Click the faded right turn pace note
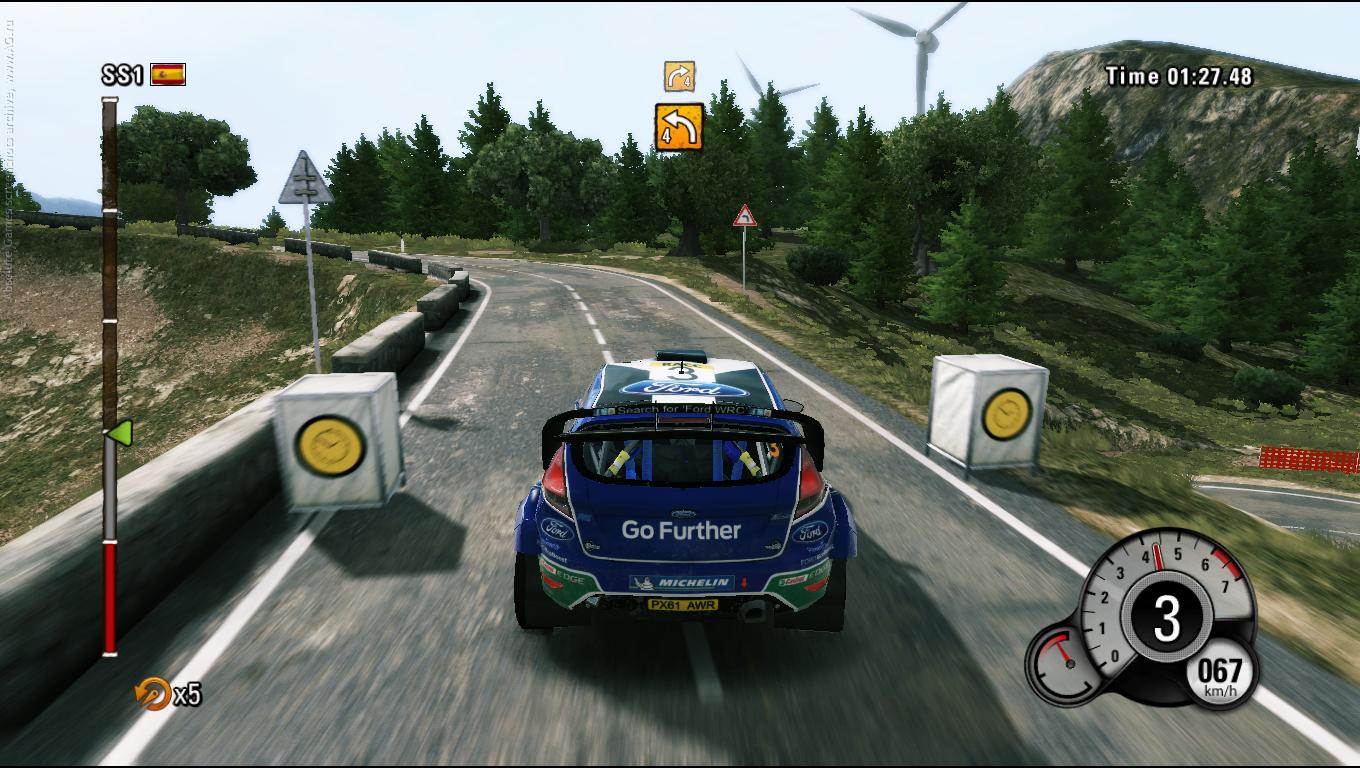This screenshot has height=768, width=1360. click(679, 76)
